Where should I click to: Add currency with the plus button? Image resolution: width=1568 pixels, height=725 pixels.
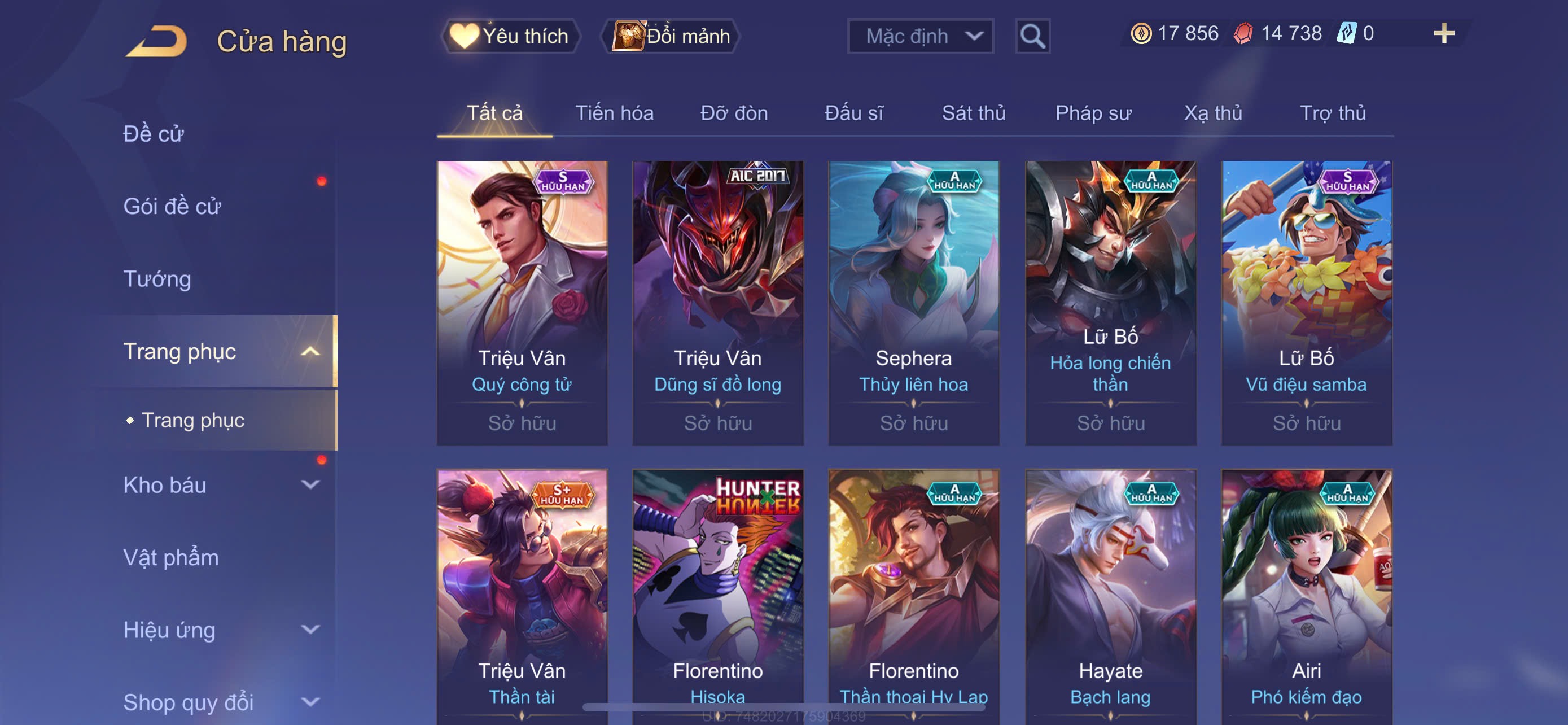1443,33
